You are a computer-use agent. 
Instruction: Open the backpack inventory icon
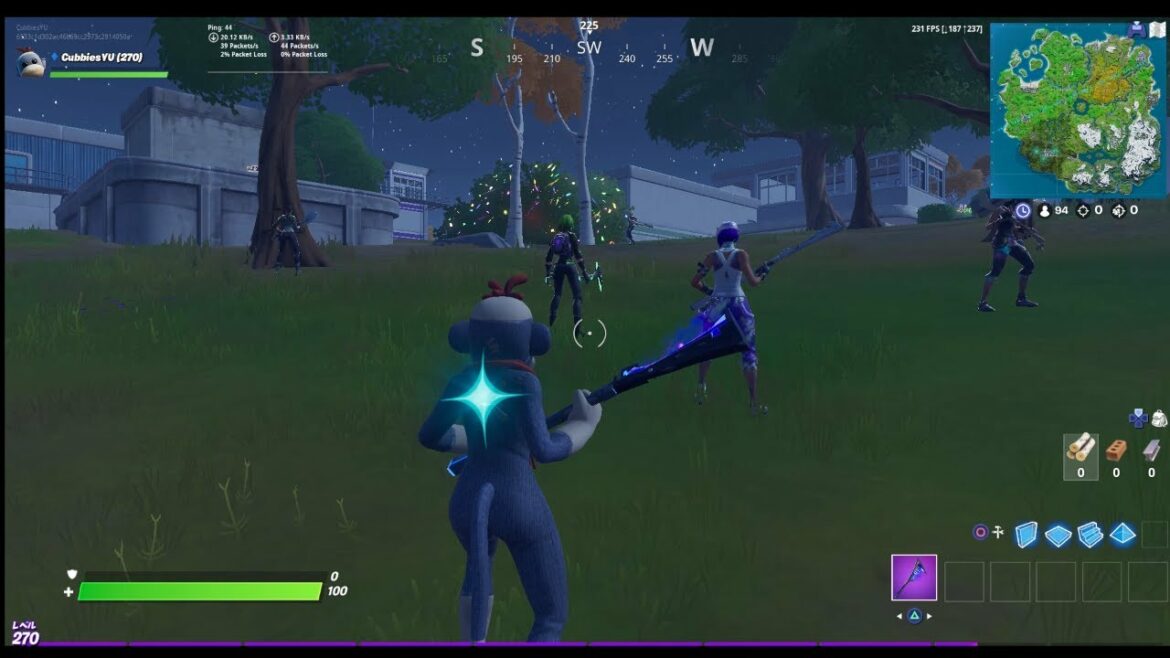coord(1159,418)
